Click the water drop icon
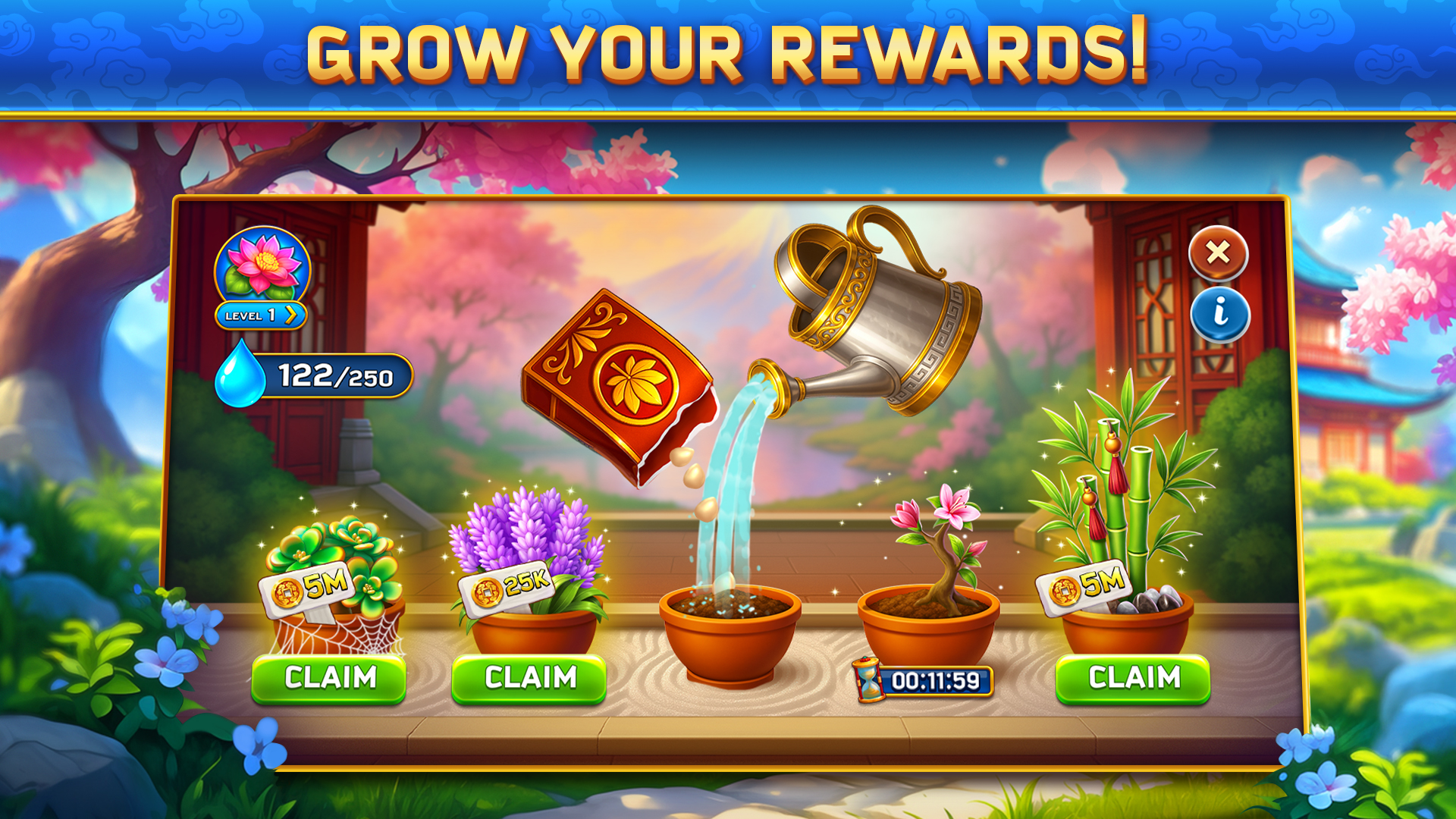Image resolution: width=1456 pixels, height=819 pixels. point(241,375)
